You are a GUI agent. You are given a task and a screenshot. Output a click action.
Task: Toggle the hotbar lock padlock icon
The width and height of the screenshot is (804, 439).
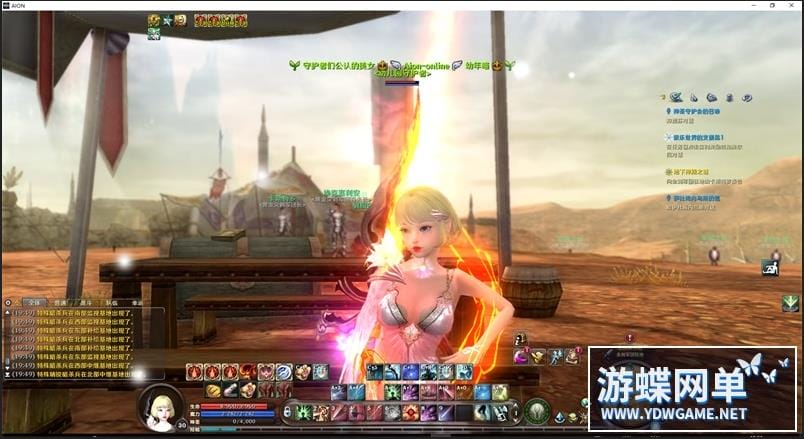click(x=287, y=411)
